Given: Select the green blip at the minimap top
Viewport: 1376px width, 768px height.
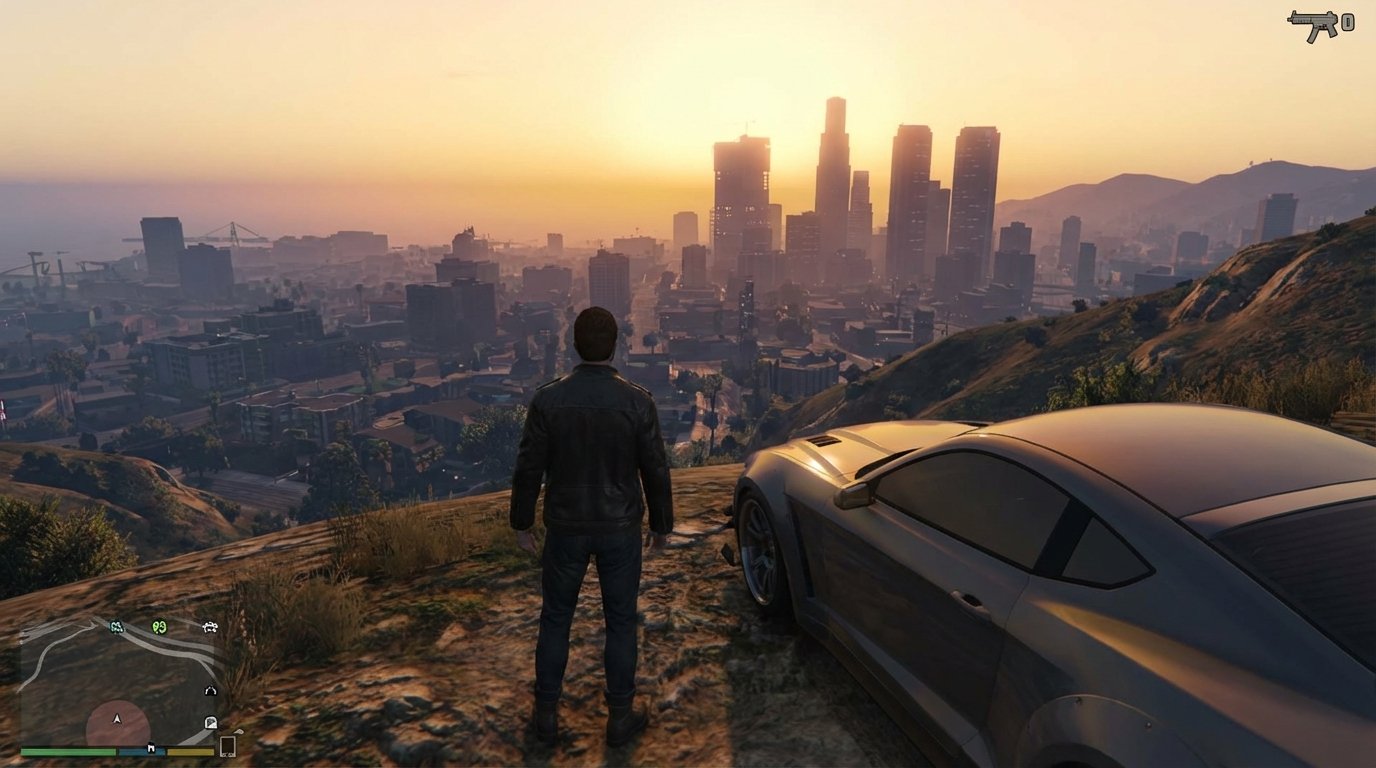Looking at the screenshot, I should pyautogui.click(x=159, y=627).
